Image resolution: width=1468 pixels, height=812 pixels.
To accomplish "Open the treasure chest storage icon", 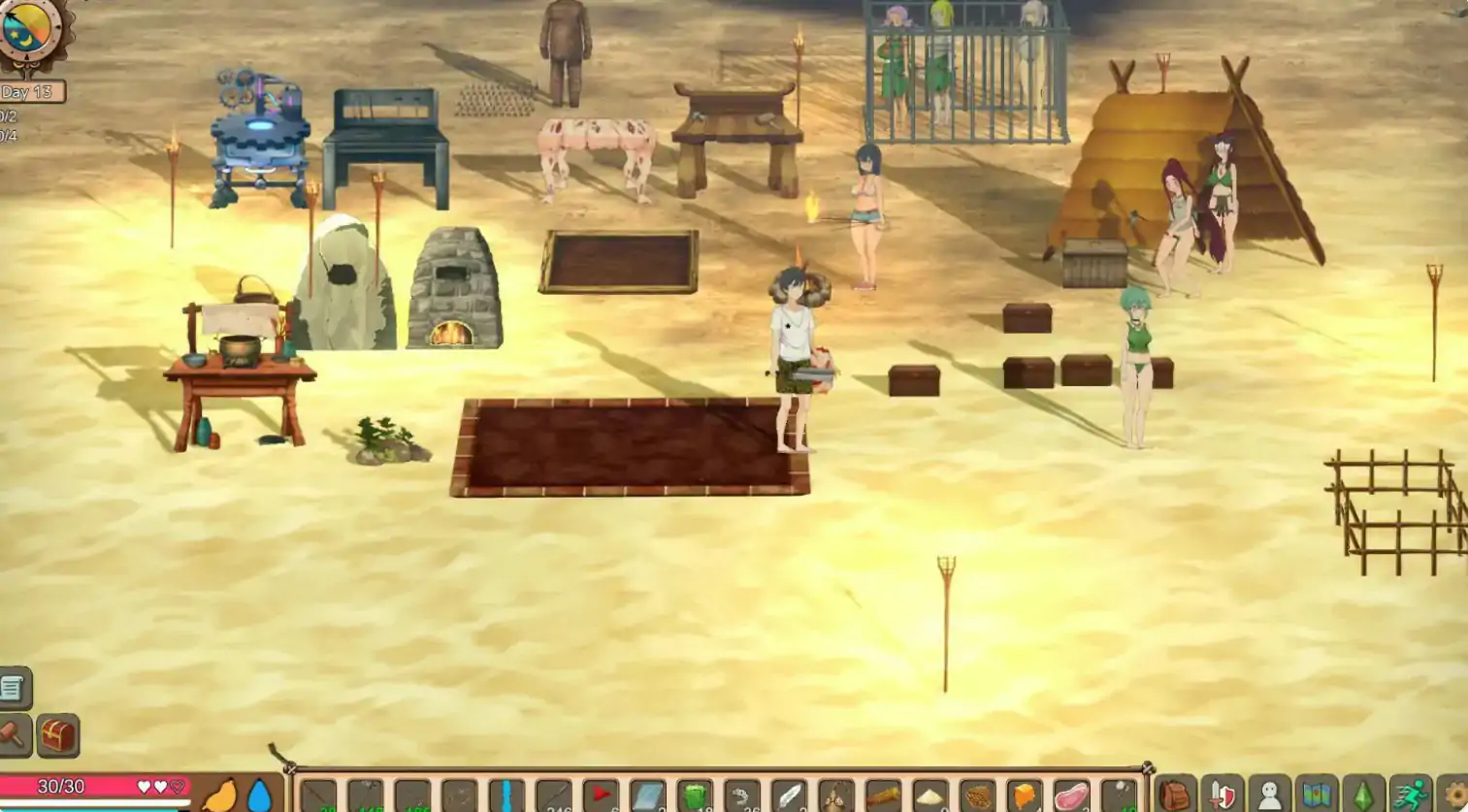I will click(x=56, y=735).
